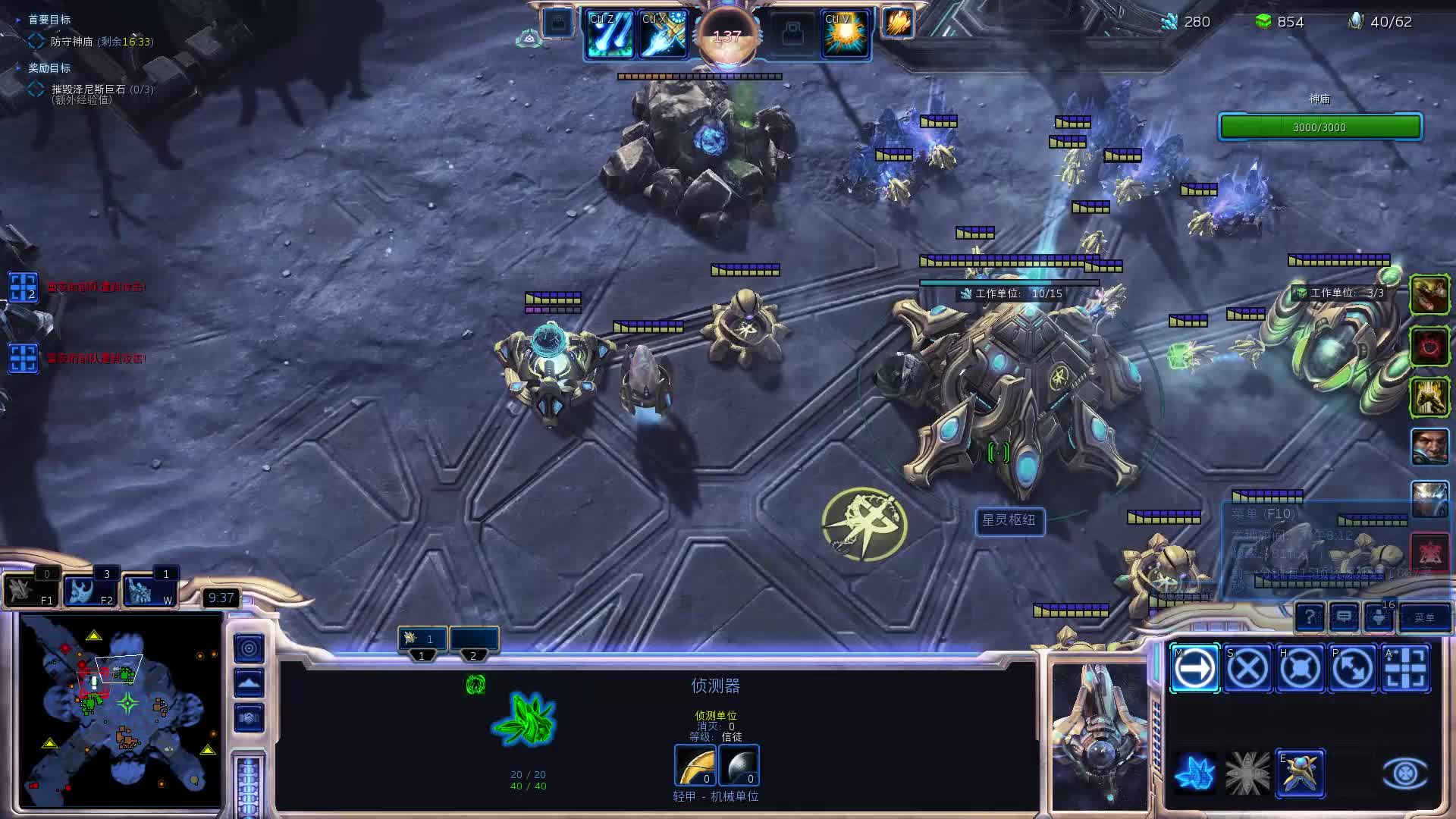
Task: Activate the Attack command button
Action: (1405, 669)
